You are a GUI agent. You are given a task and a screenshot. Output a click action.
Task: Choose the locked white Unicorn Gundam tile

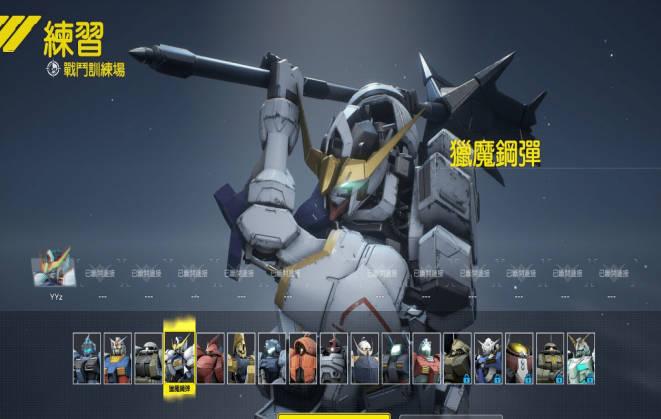point(581,358)
